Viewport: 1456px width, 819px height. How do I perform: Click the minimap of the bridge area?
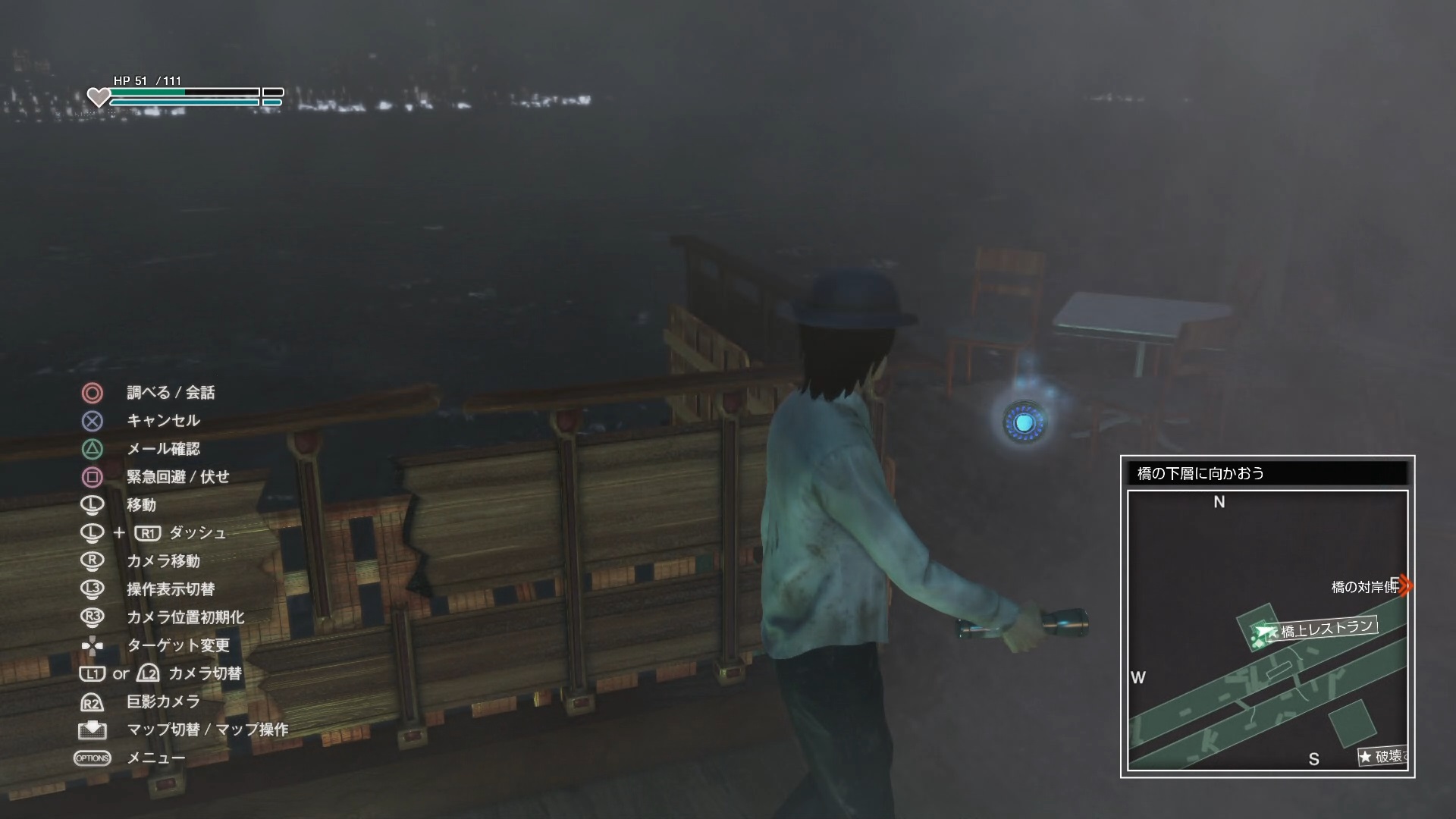[x=1267, y=629]
